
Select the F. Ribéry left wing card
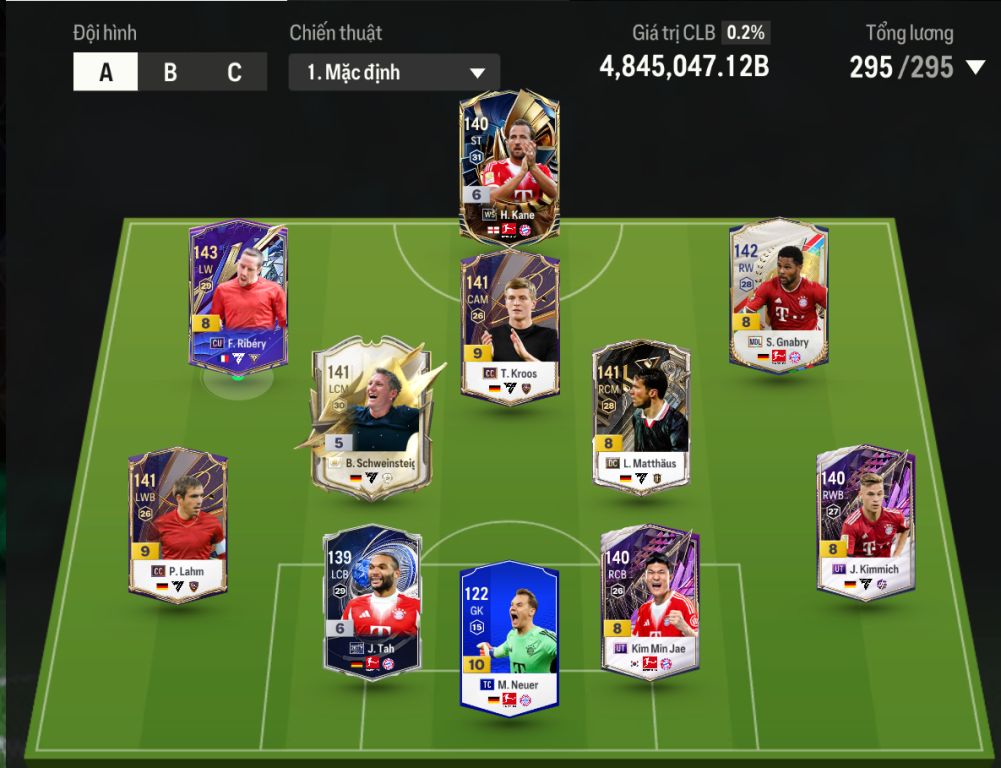pos(238,295)
